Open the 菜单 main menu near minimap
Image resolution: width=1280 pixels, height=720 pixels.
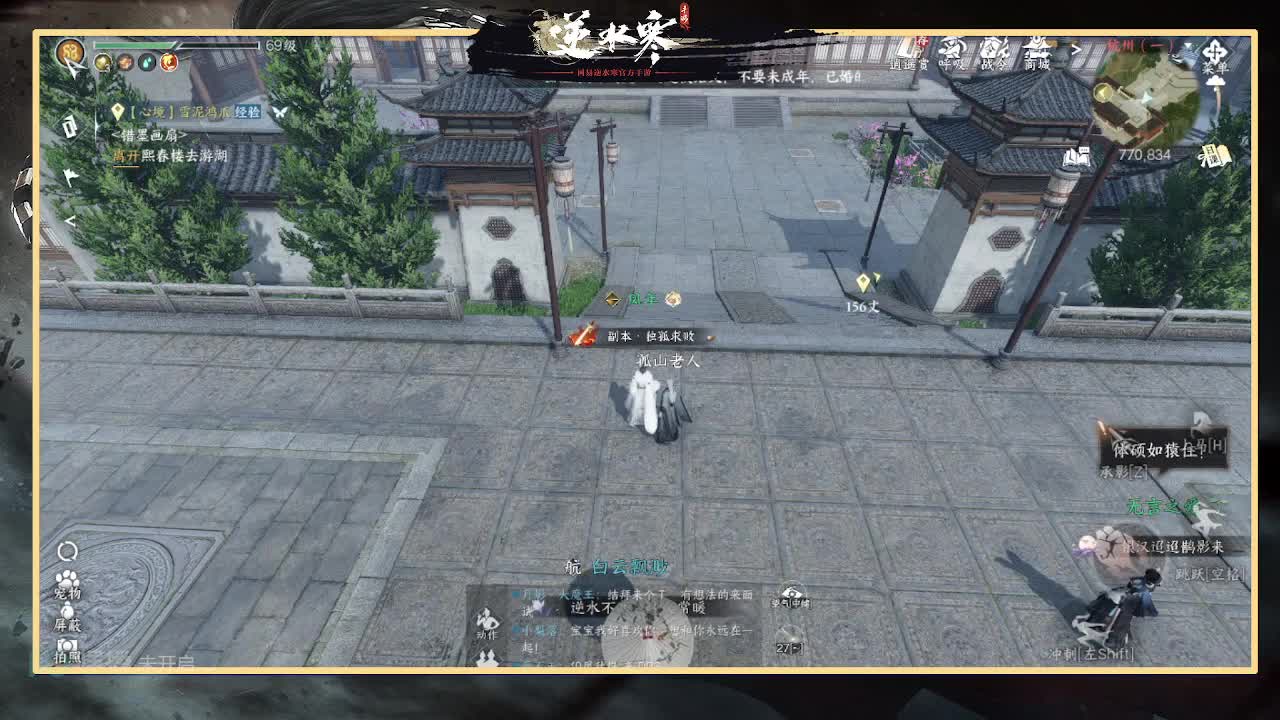[x=1215, y=52]
